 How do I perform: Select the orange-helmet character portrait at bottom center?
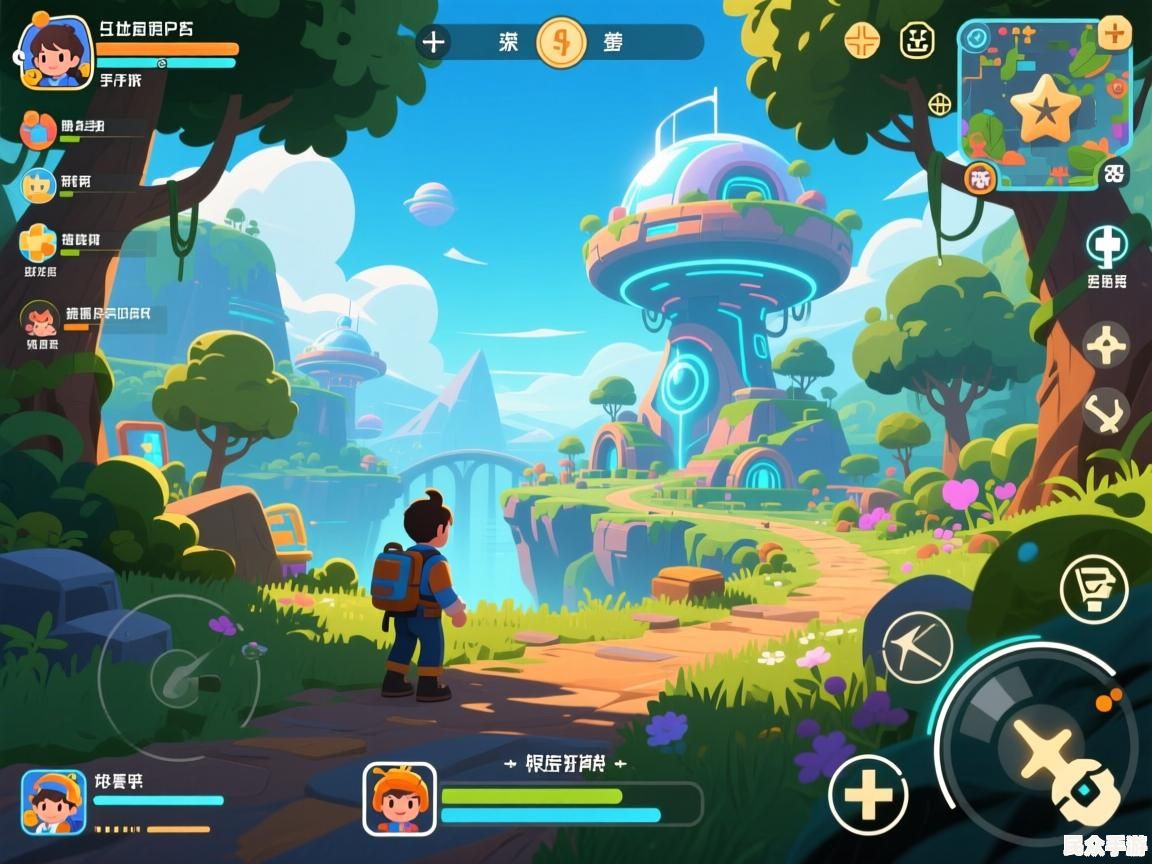point(399,798)
